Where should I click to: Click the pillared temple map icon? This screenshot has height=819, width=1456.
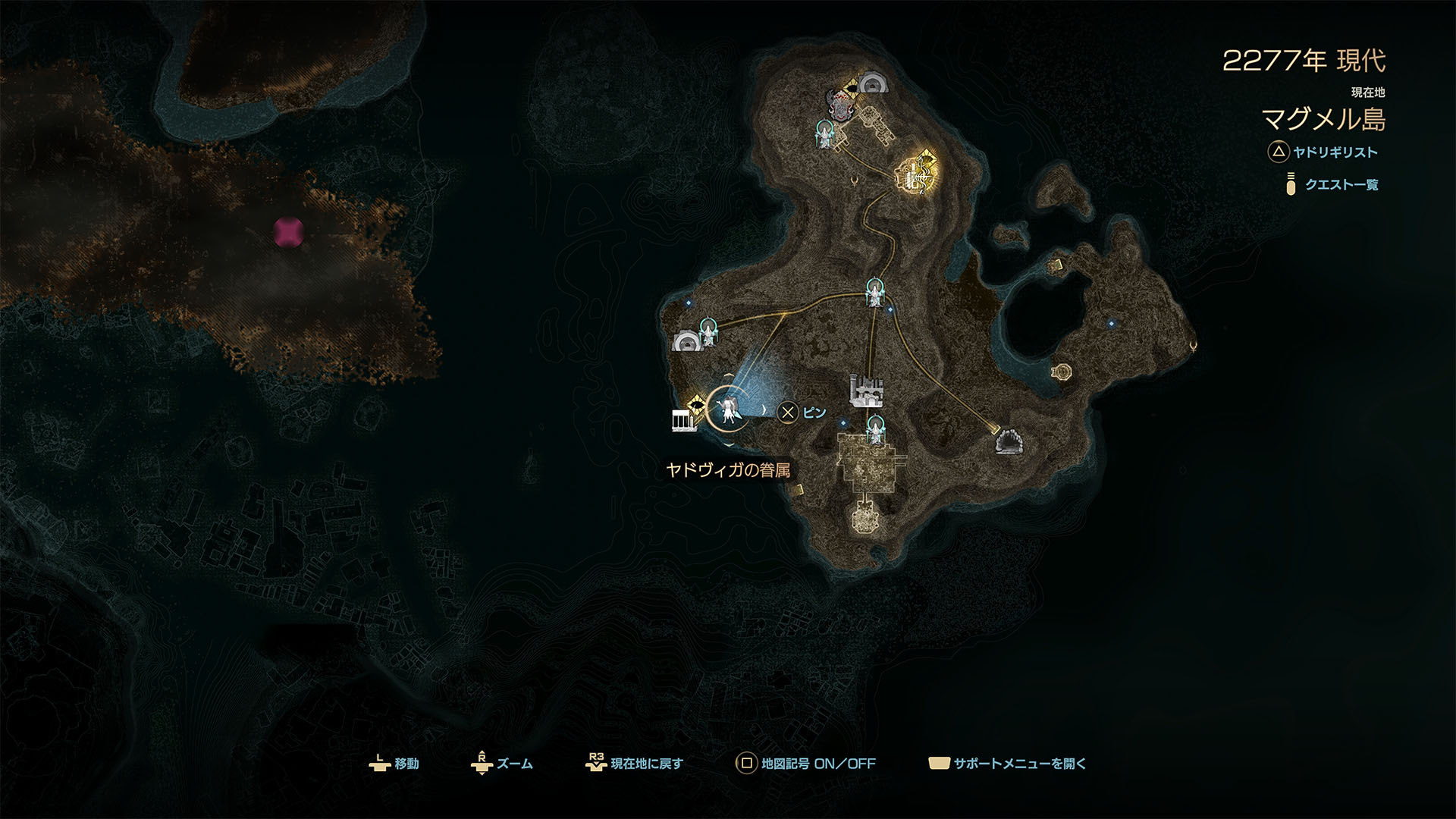(683, 420)
